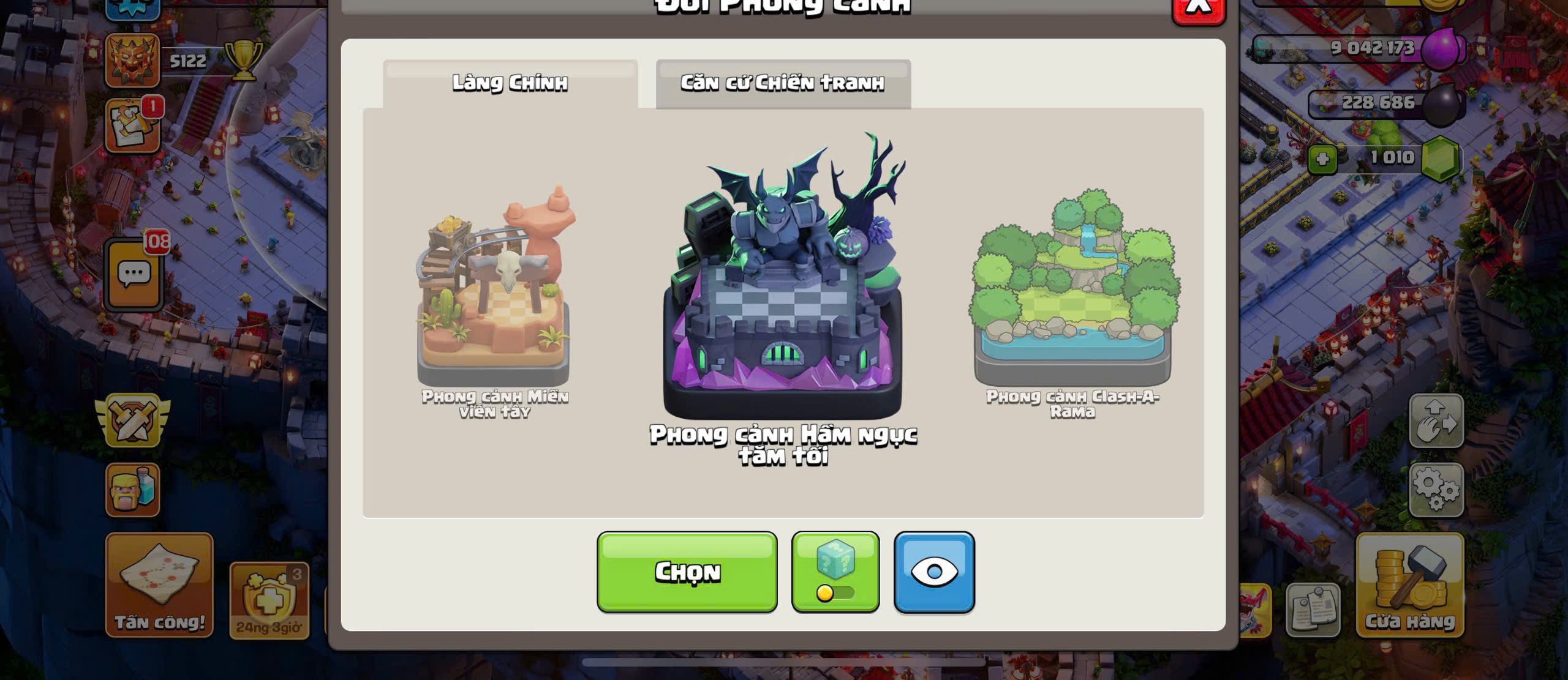Tap the Tấn Công attack button
The height and width of the screenshot is (680, 1568).
(159, 585)
